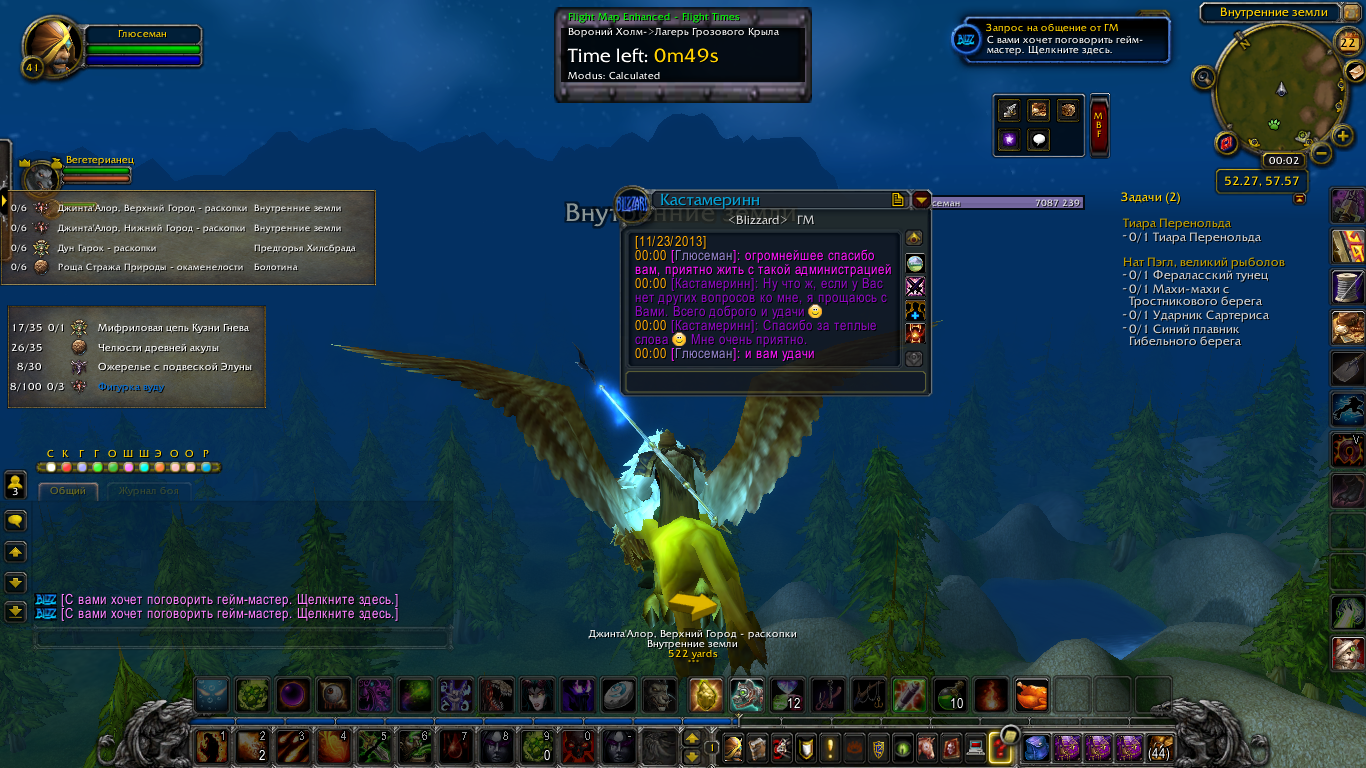Minimize the Кастамеринн whisper window

tap(920, 200)
